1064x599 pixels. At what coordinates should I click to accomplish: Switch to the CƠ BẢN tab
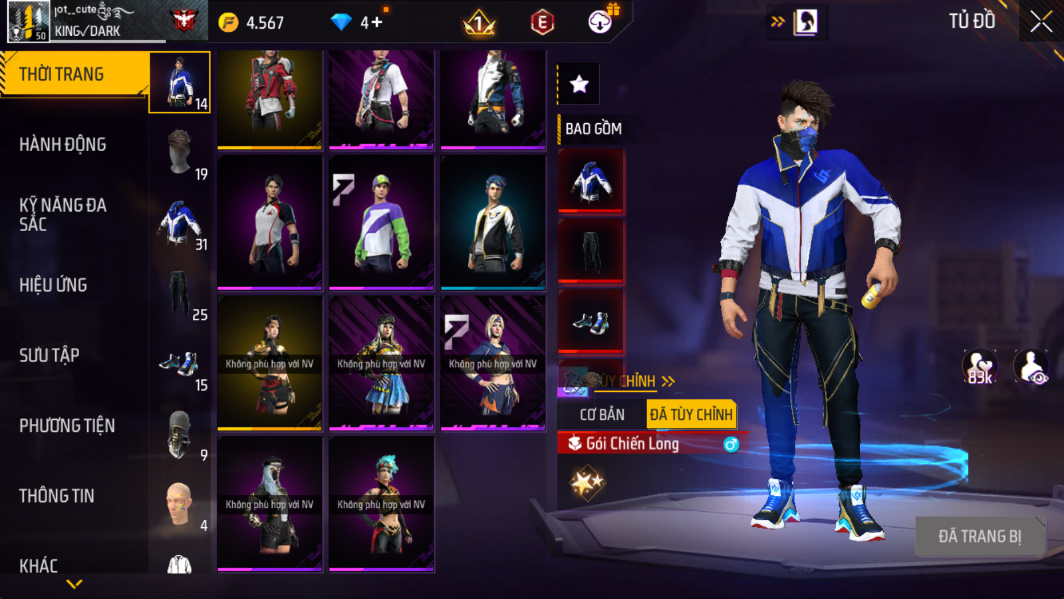tap(602, 414)
